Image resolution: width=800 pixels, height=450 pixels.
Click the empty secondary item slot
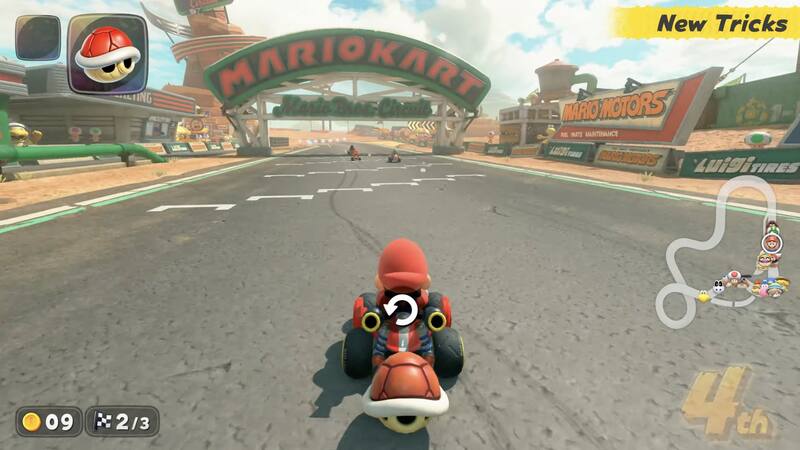click(38, 38)
